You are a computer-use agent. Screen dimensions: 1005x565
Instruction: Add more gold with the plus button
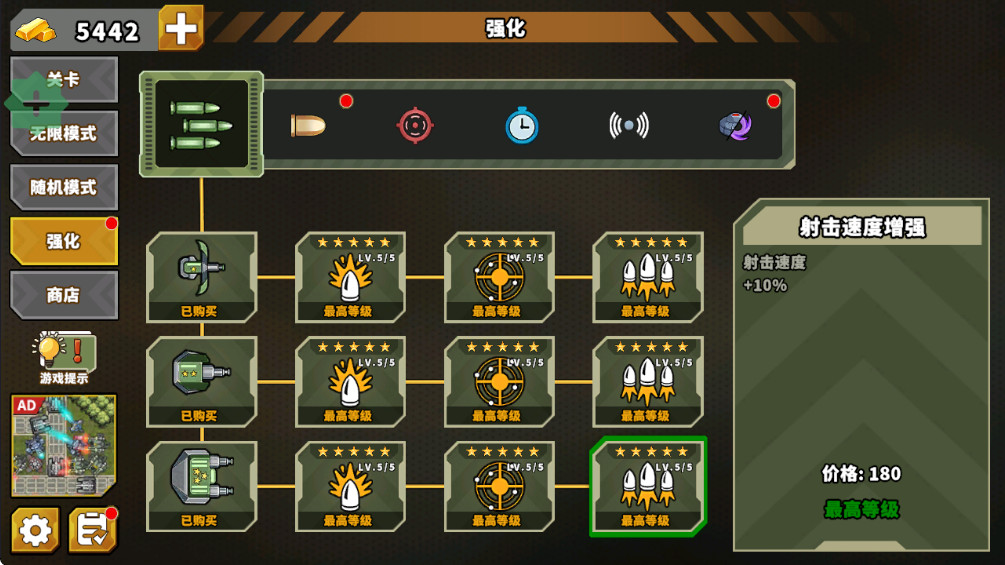point(181,28)
